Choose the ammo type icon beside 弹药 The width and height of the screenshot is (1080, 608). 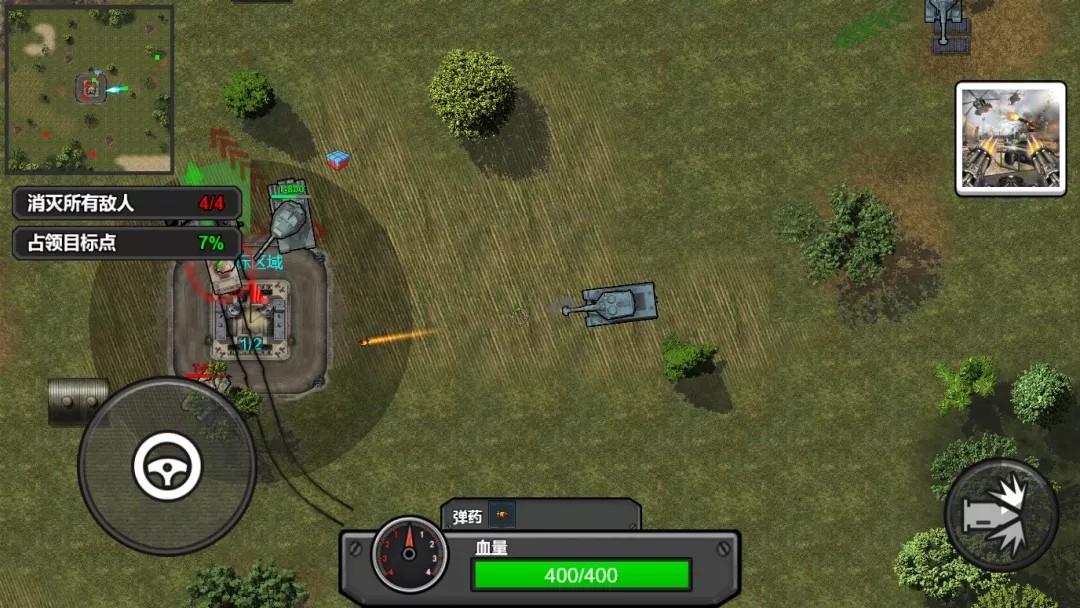coord(502,516)
